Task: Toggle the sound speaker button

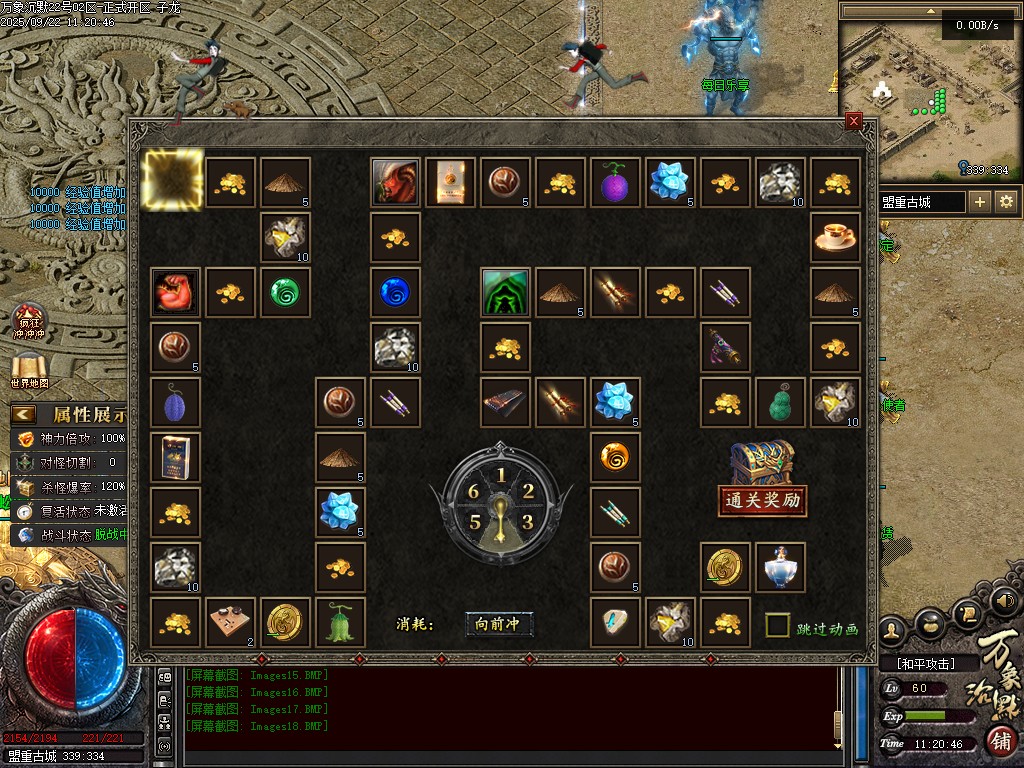Action: click(x=1007, y=600)
